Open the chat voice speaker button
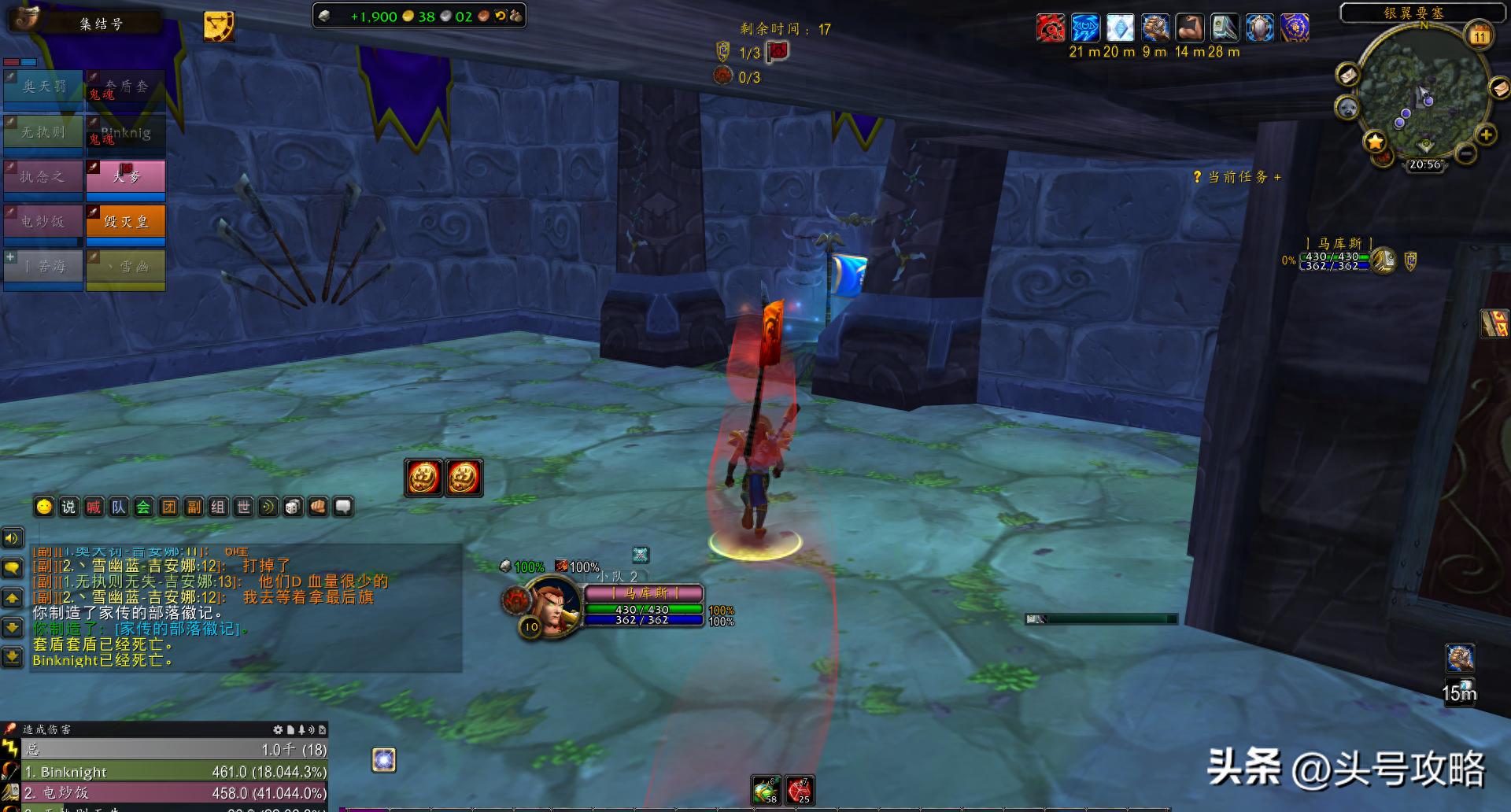 (x=13, y=538)
